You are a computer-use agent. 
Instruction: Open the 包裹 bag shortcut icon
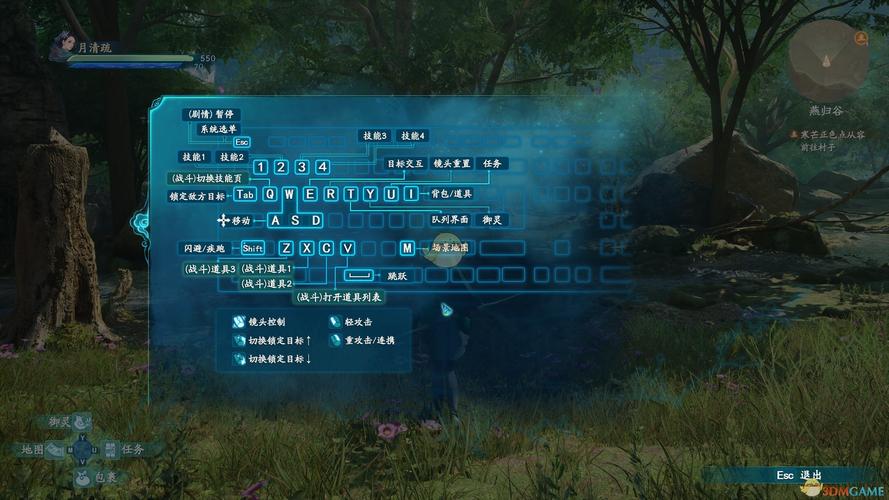(x=83, y=475)
